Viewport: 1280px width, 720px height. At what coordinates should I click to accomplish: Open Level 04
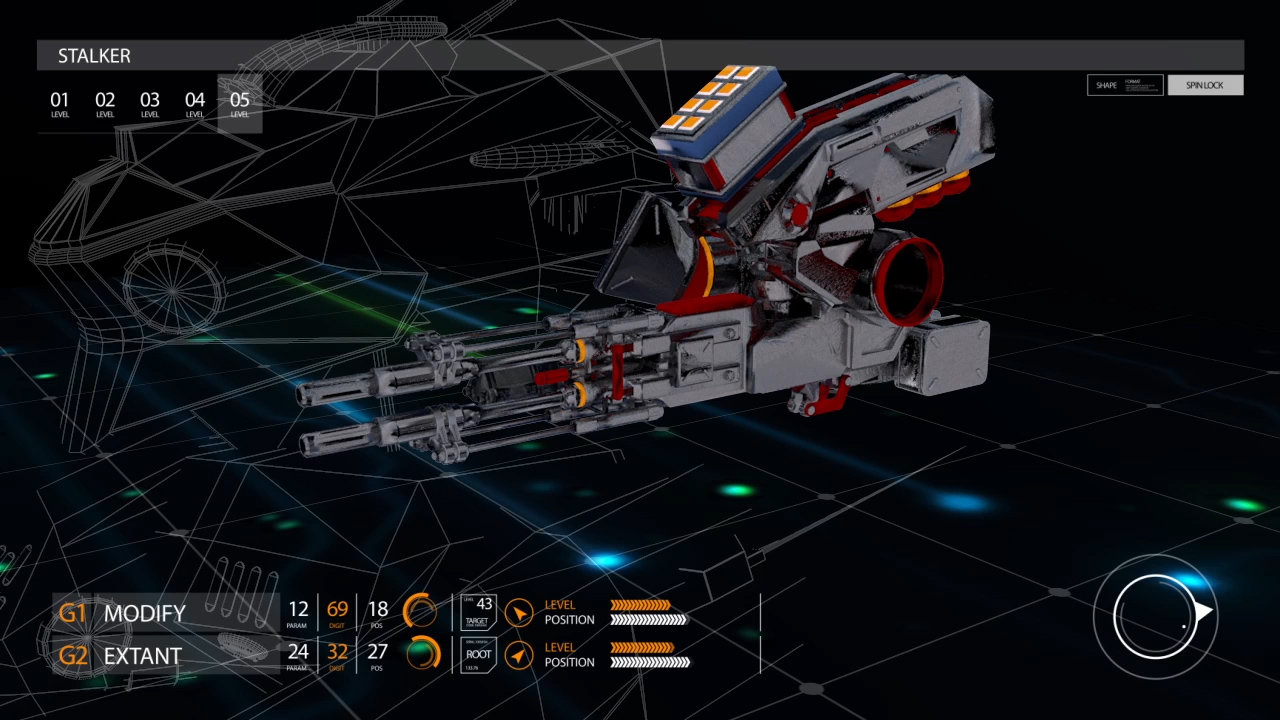pyautogui.click(x=195, y=103)
